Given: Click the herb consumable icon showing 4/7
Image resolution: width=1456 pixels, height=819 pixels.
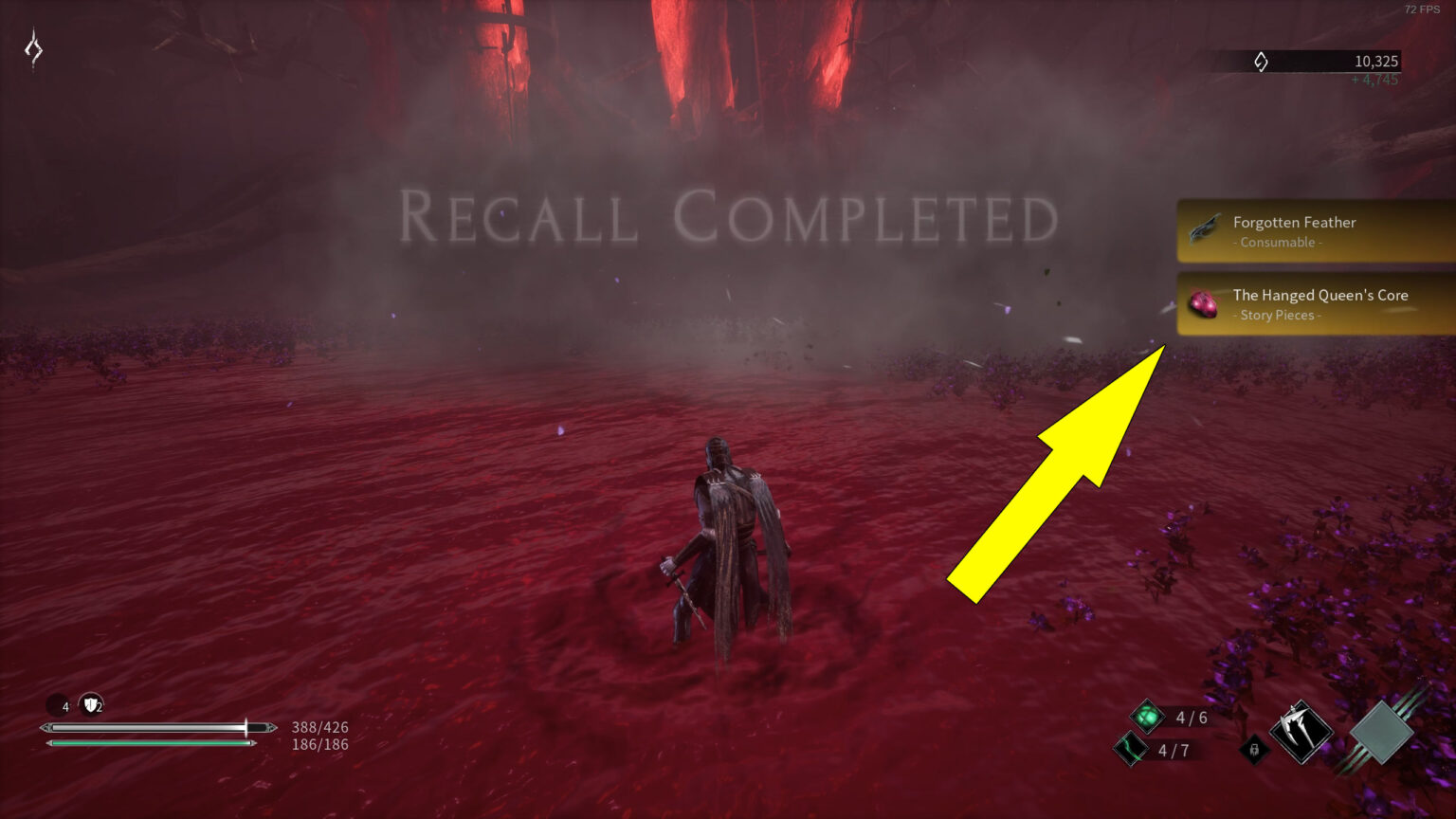Looking at the screenshot, I should click(1130, 749).
